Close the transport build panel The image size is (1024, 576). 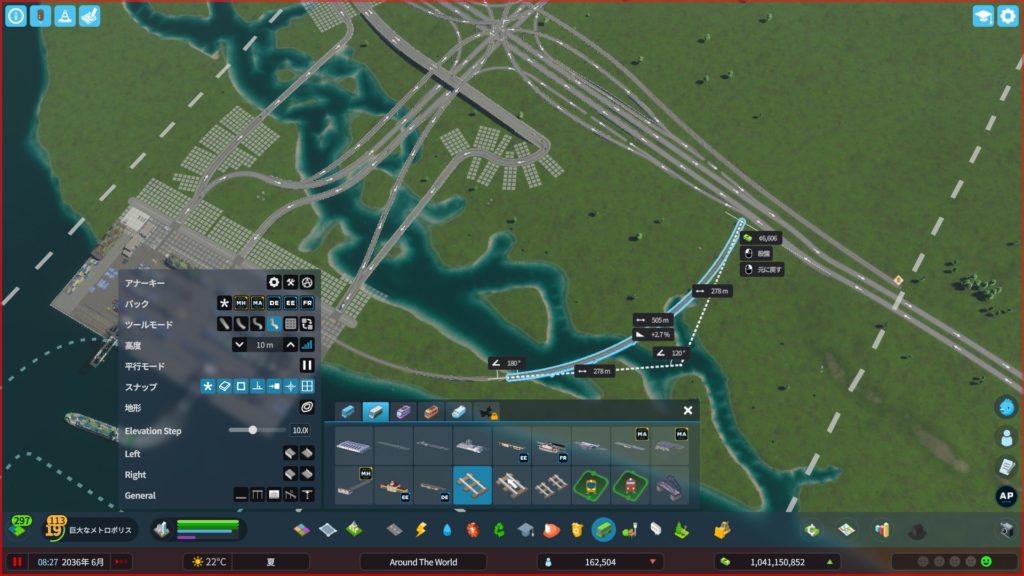(x=688, y=410)
